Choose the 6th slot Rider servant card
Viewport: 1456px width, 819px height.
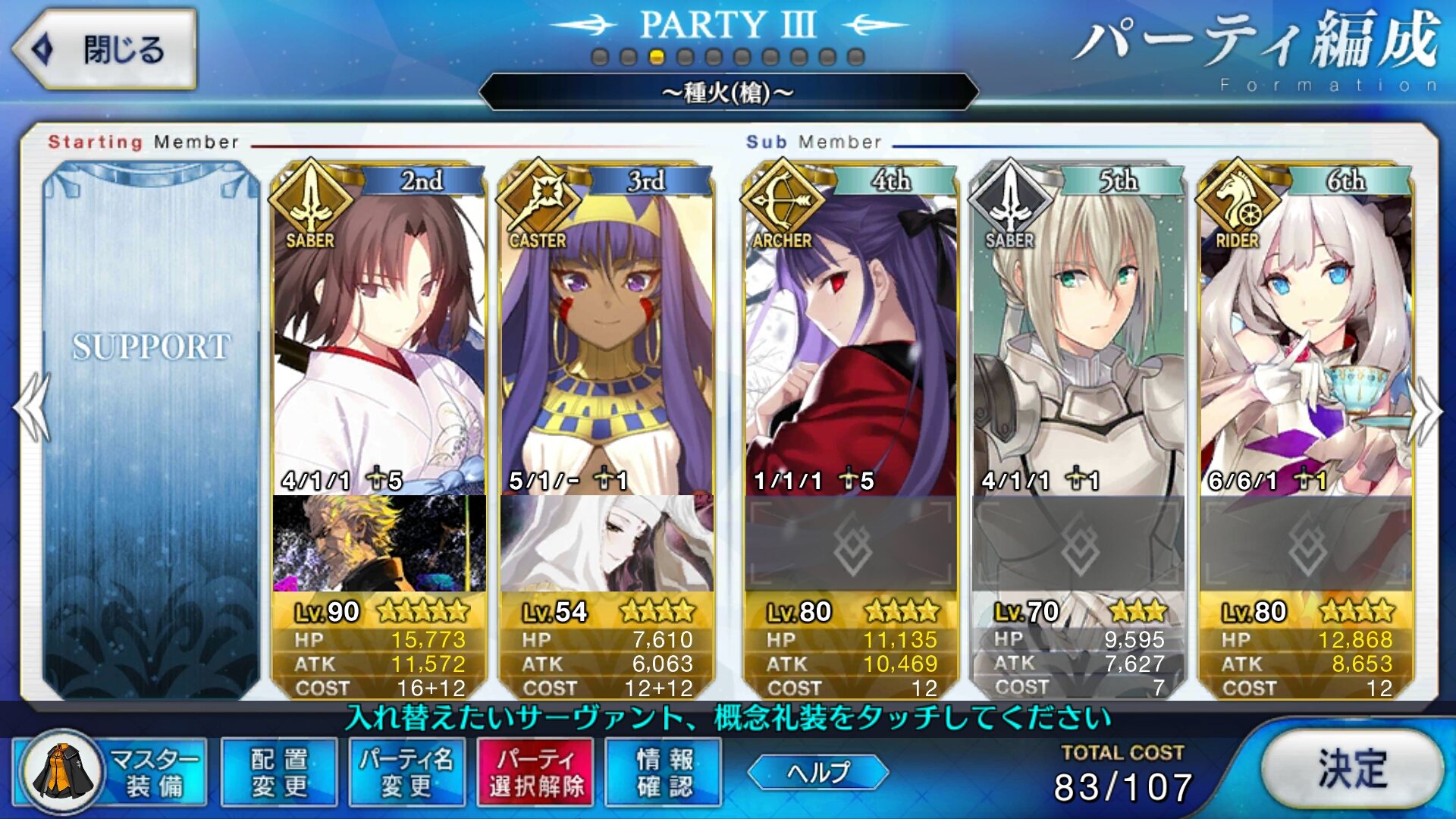coord(1305,341)
